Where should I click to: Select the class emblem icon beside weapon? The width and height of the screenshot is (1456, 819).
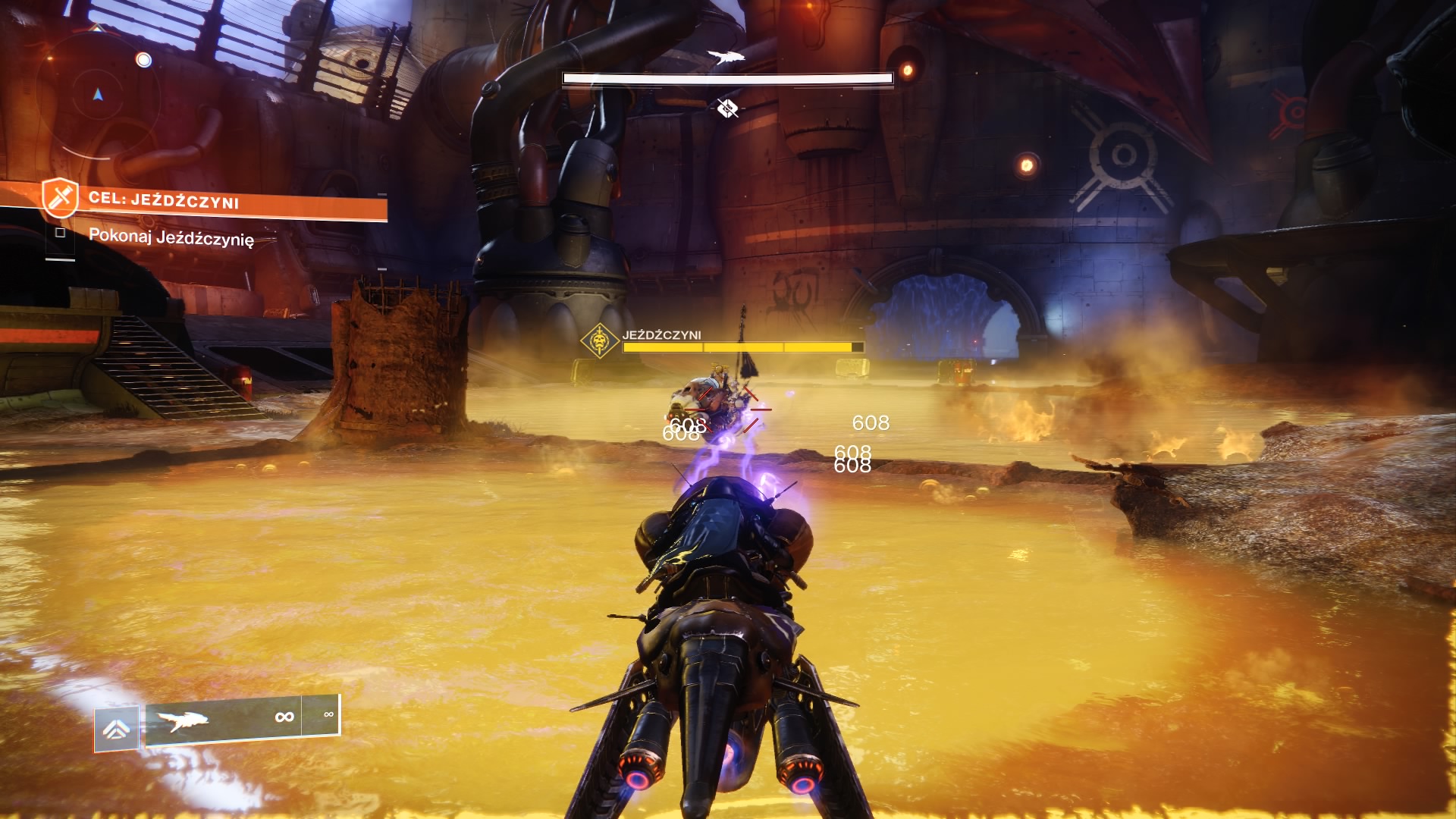[x=116, y=729]
